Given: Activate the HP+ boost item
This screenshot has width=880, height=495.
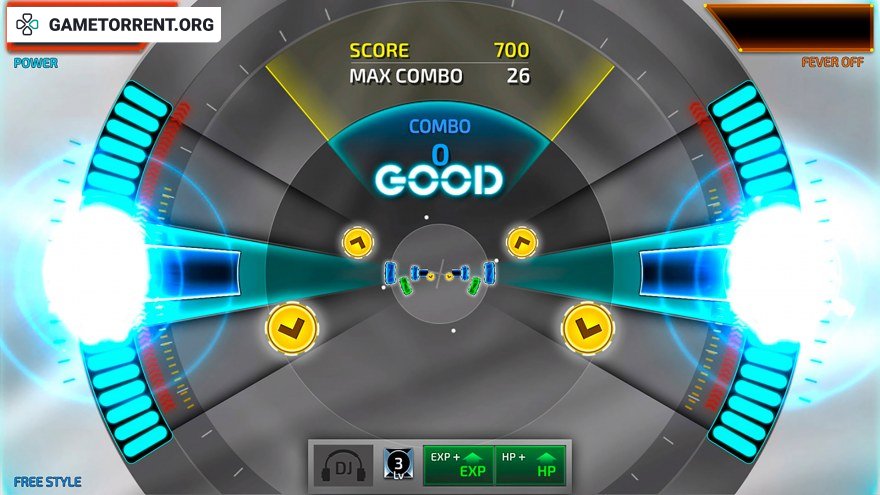Looking at the screenshot, I should pos(530,465).
